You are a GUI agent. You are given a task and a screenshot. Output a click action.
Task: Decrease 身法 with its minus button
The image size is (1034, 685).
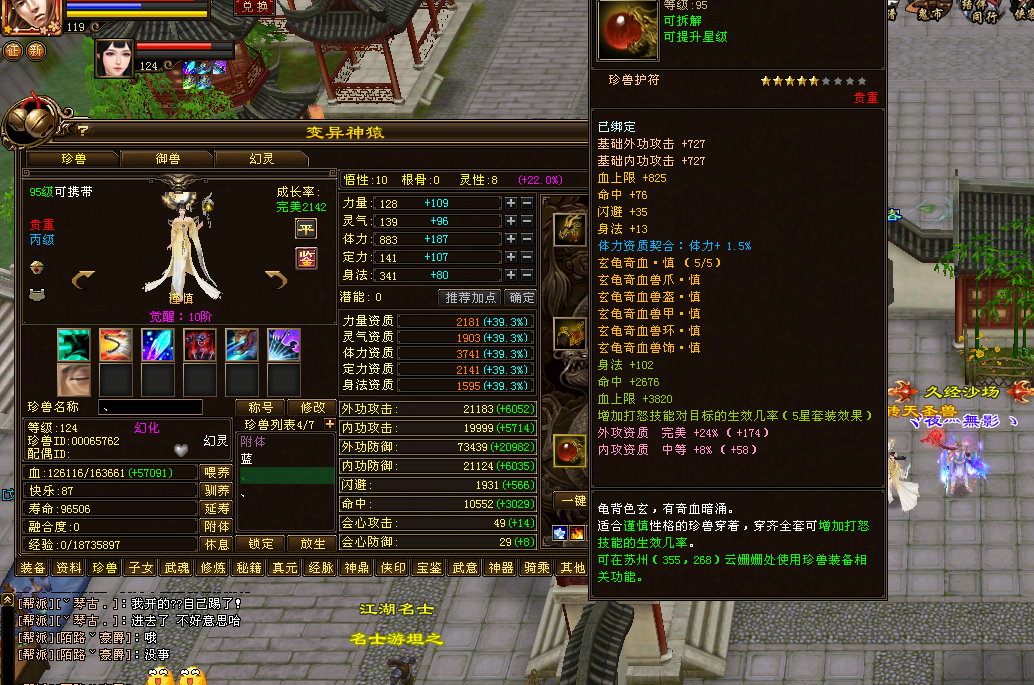pyautogui.click(x=527, y=275)
